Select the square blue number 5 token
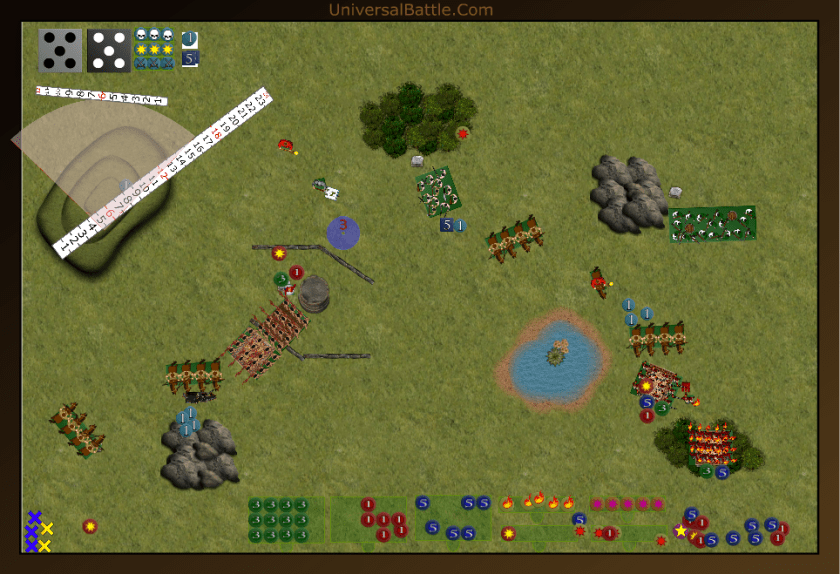 (x=190, y=59)
